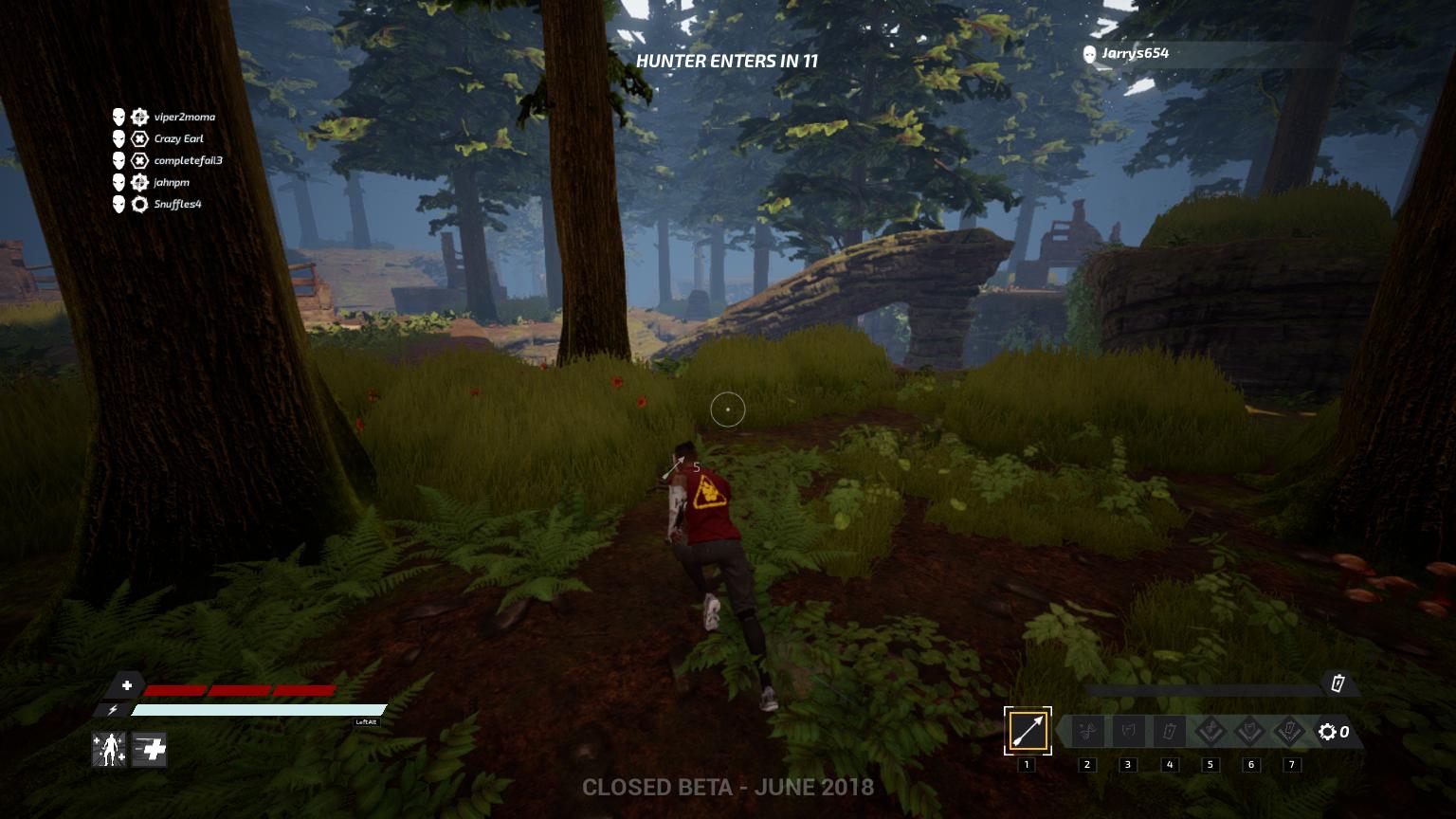The image size is (1456, 819).
Task: Select the perk emblem in hotbar slot 7
Action: [x=1291, y=731]
